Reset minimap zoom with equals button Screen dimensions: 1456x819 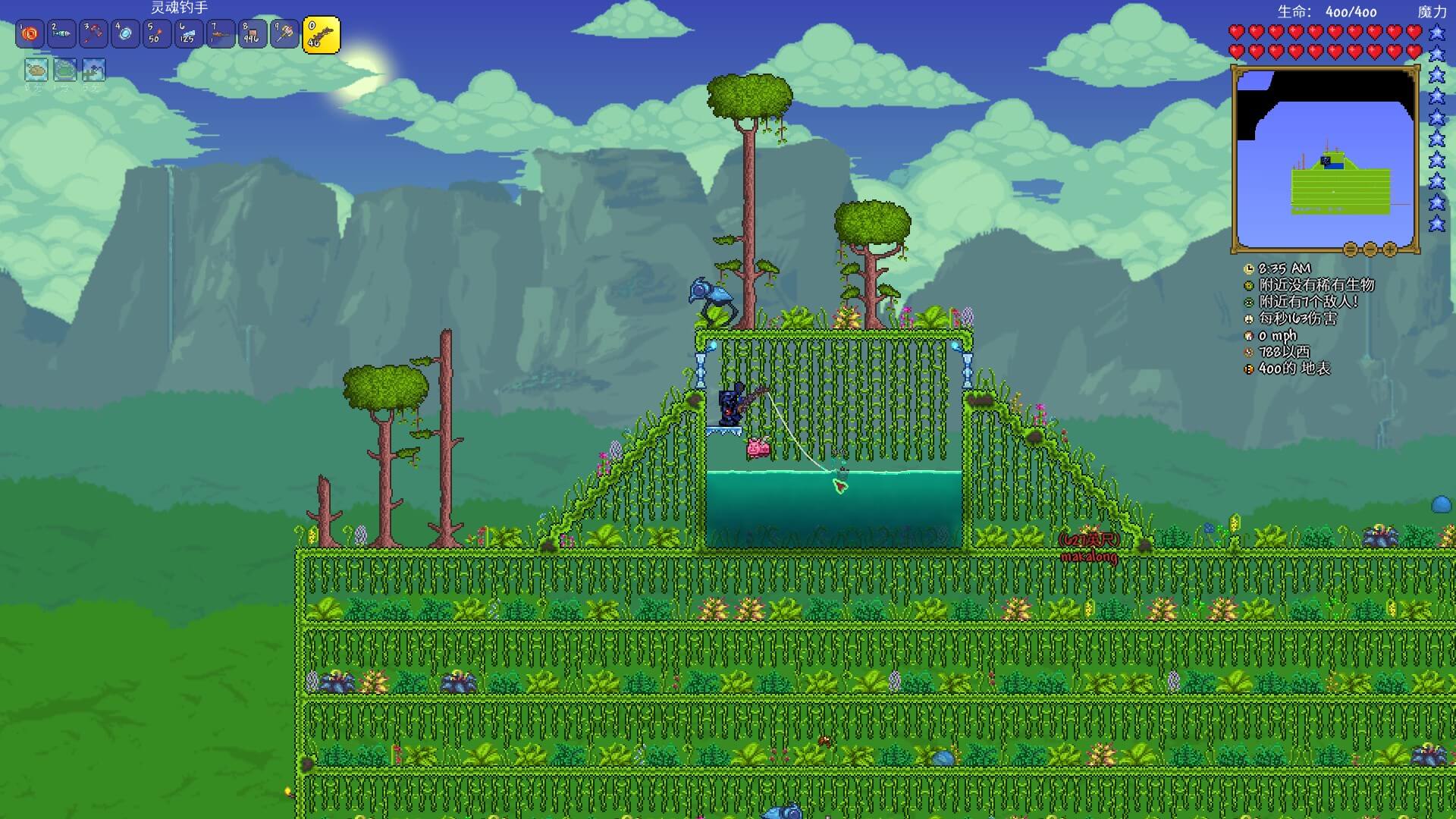[x=1351, y=249]
